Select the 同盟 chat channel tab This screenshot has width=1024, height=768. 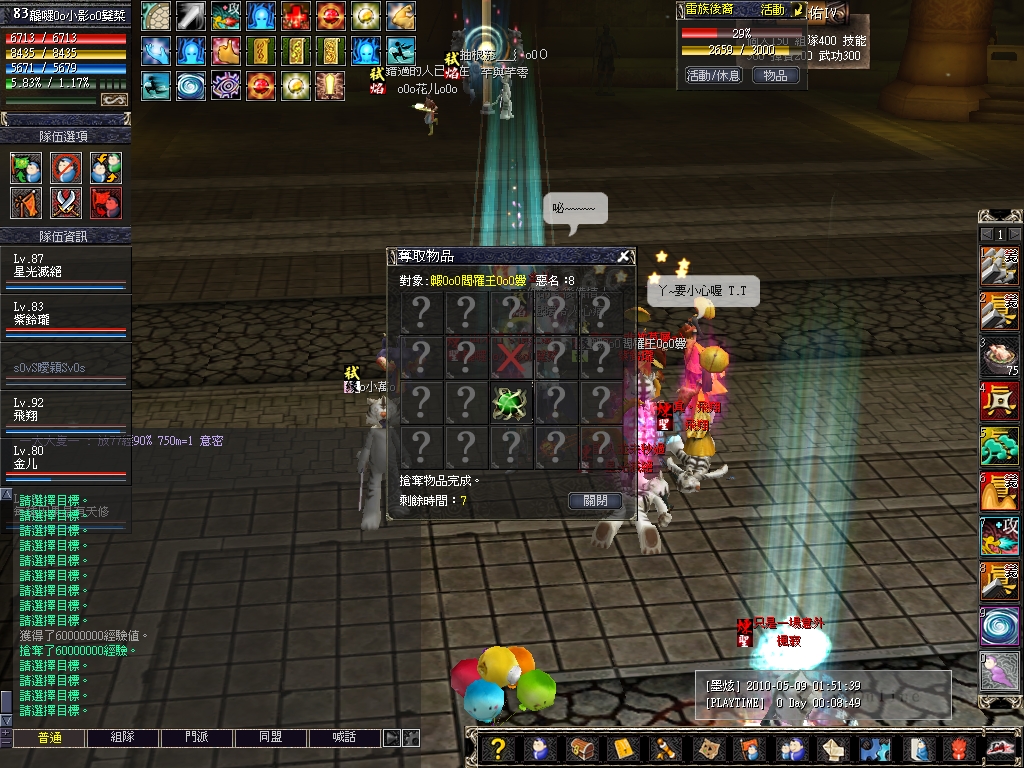[270, 738]
